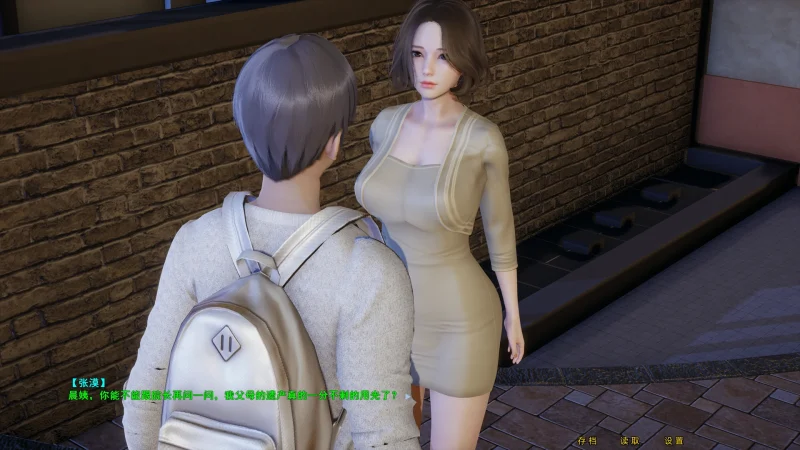Open the 存档 save menu
The width and height of the screenshot is (800, 450).
coord(587,440)
